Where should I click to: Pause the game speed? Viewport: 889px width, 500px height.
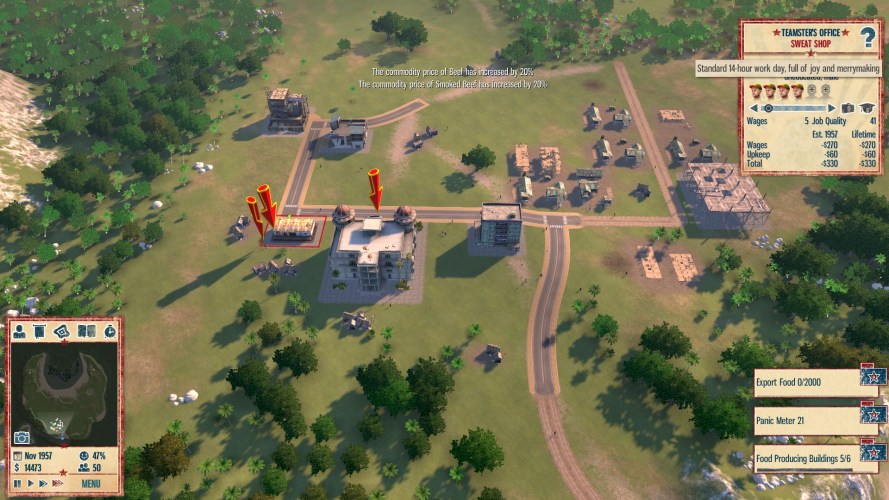tap(16, 483)
